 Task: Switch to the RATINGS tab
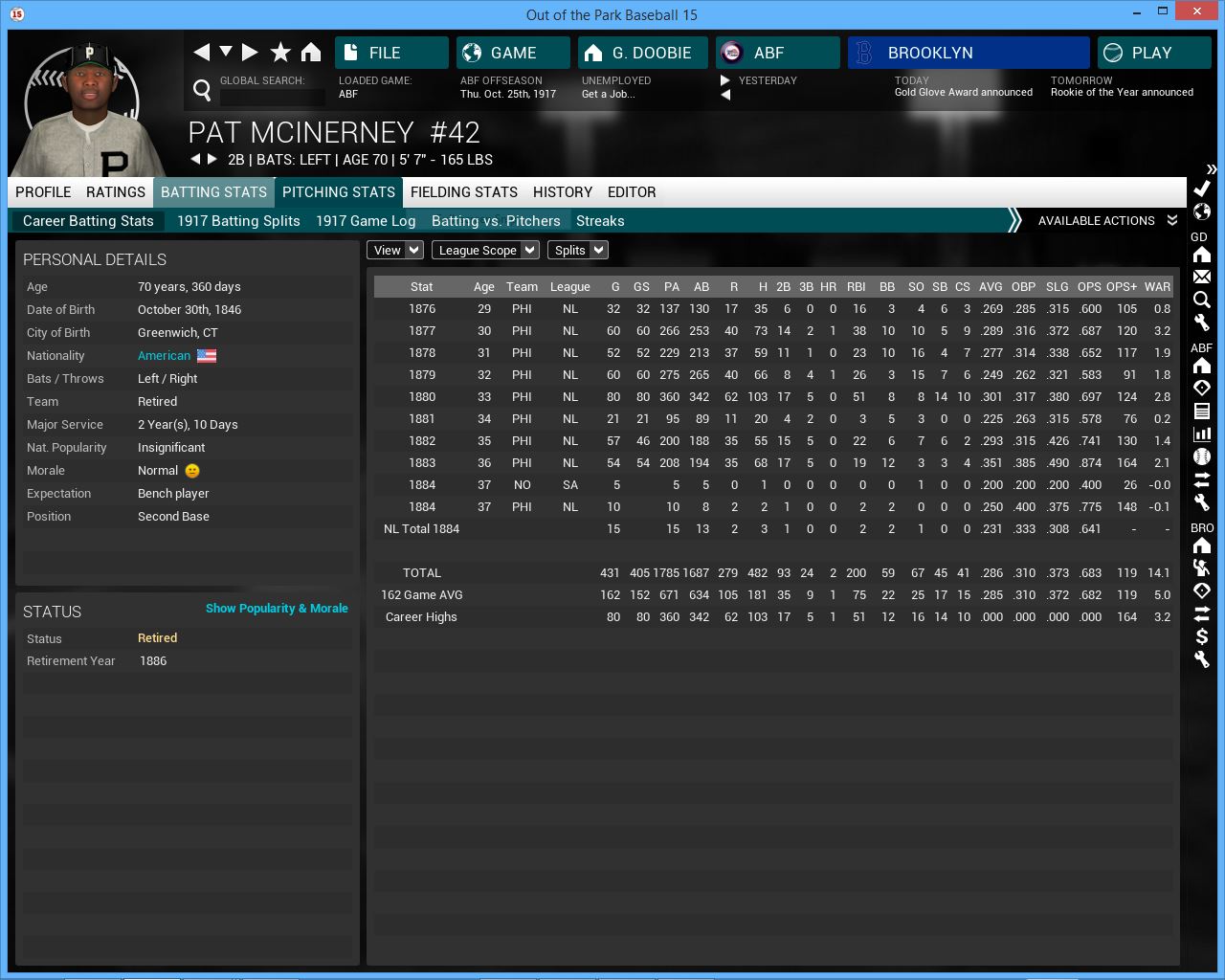pos(116,192)
